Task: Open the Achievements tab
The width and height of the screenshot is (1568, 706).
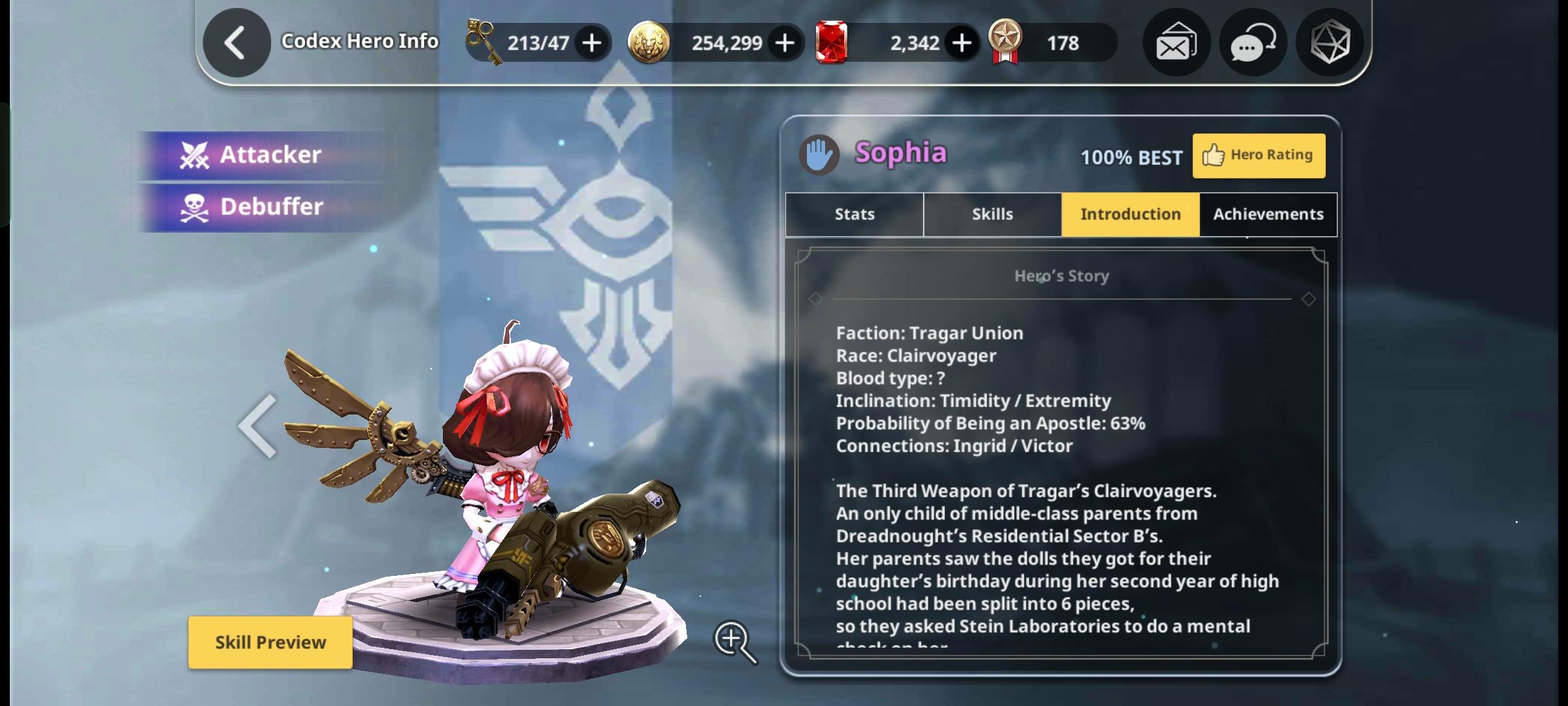Action: pos(1267,214)
